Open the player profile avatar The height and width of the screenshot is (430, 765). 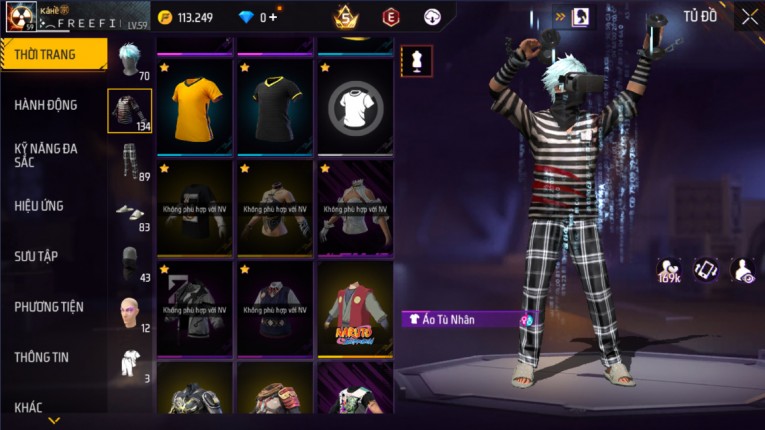(x=21, y=16)
